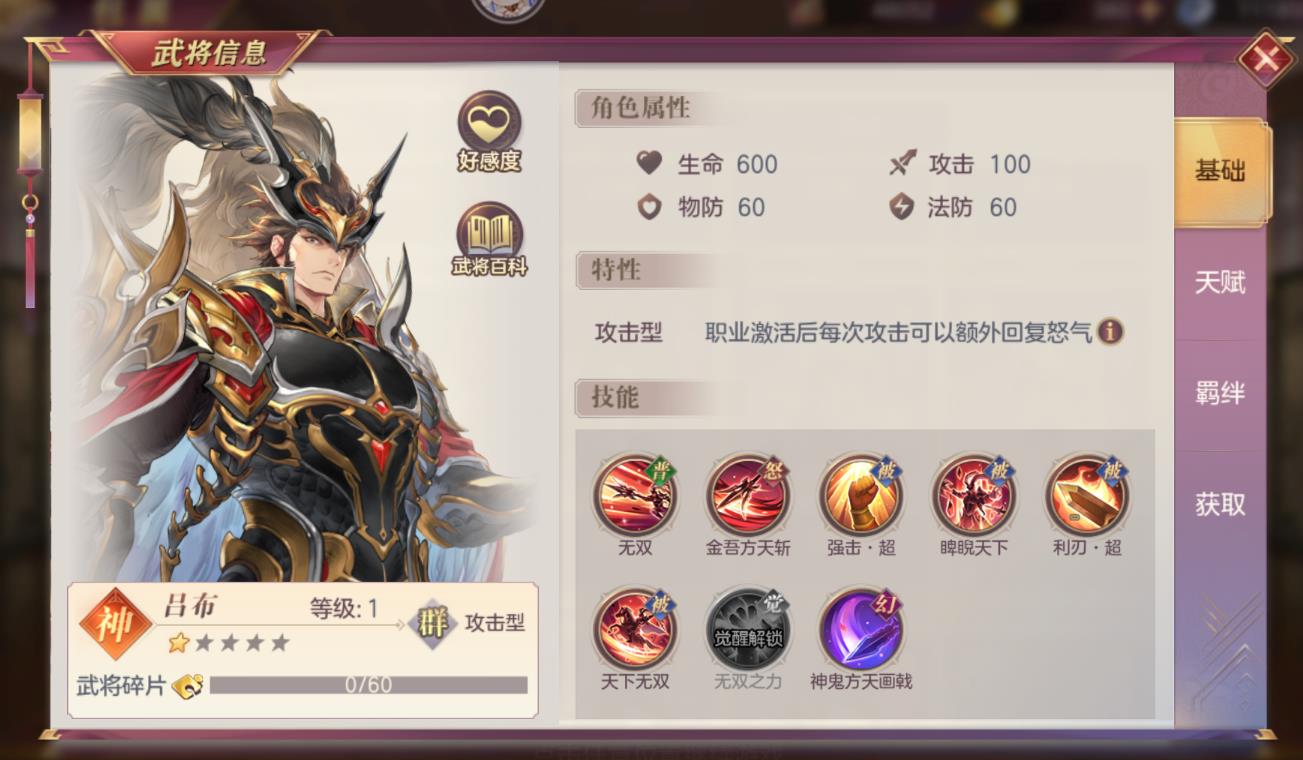Switch to the 羁绊 bonds tab

click(x=1218, y=394)
